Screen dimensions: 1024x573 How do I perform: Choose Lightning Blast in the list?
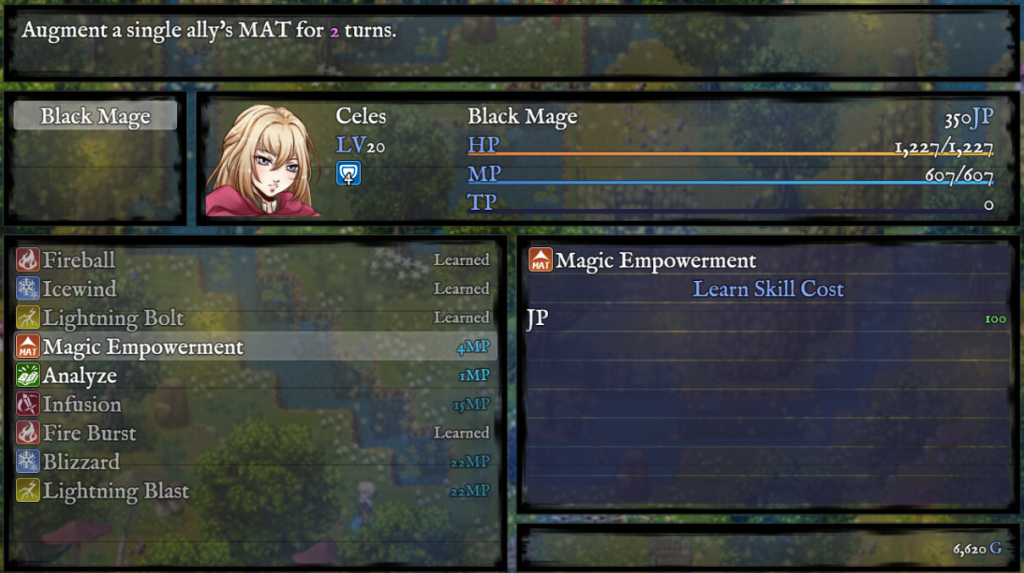(x=254, y=491)
